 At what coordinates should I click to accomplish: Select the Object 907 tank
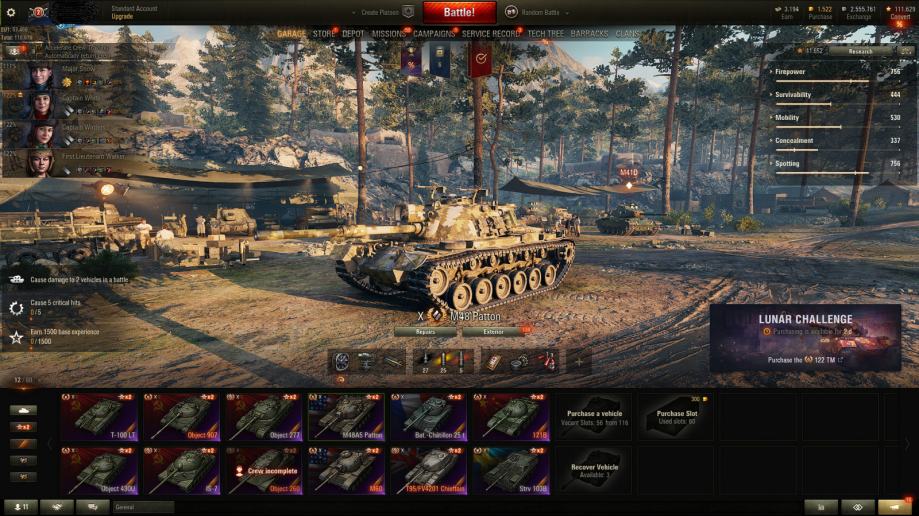(x=181, y=417)
